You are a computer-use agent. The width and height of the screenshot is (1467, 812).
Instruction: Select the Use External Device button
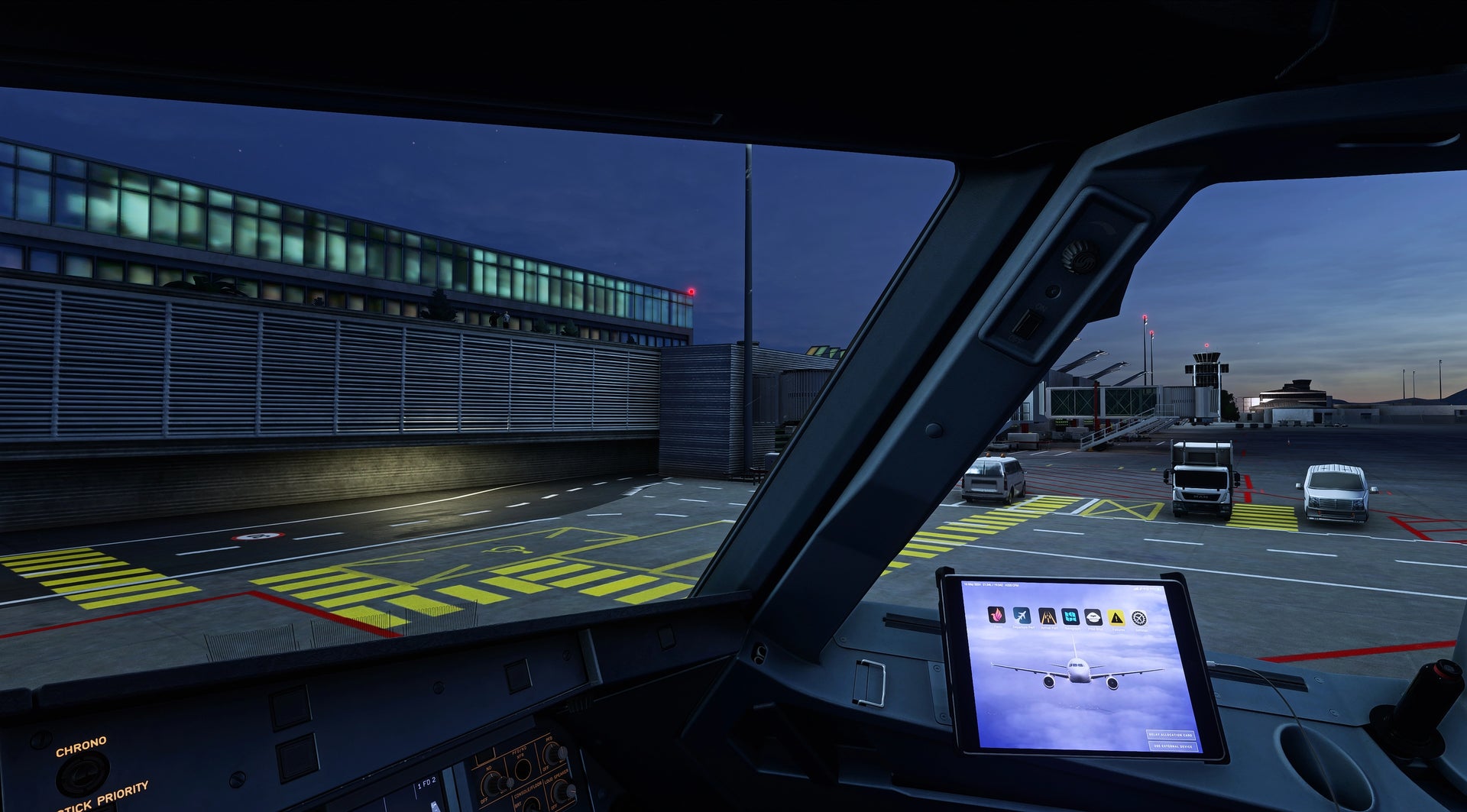coord(1172,746)
